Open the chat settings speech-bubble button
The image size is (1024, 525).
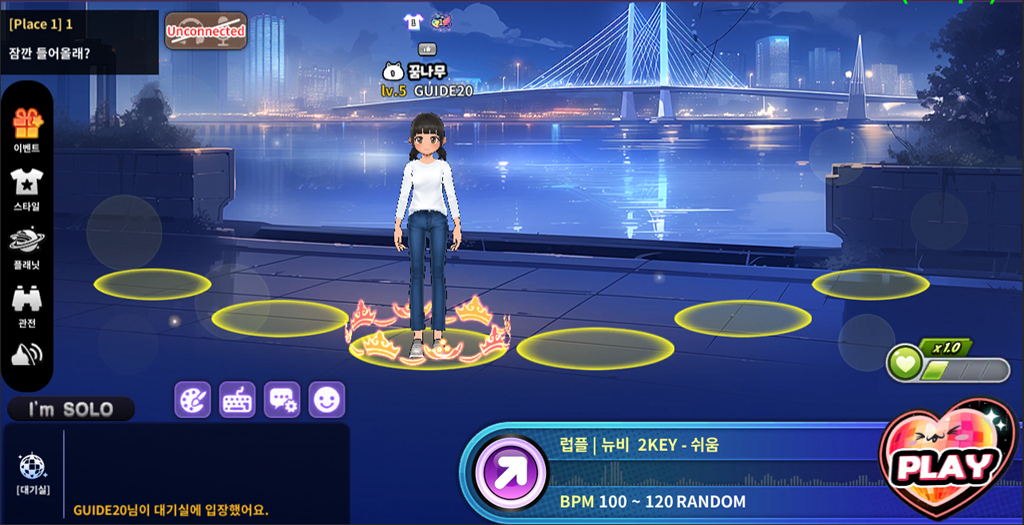tap(282, 400)
